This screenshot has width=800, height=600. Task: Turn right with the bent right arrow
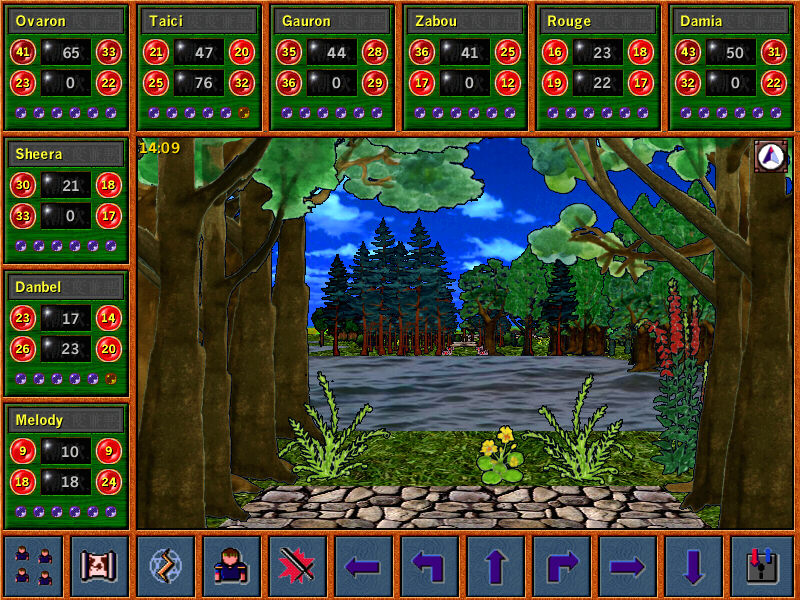561,566
